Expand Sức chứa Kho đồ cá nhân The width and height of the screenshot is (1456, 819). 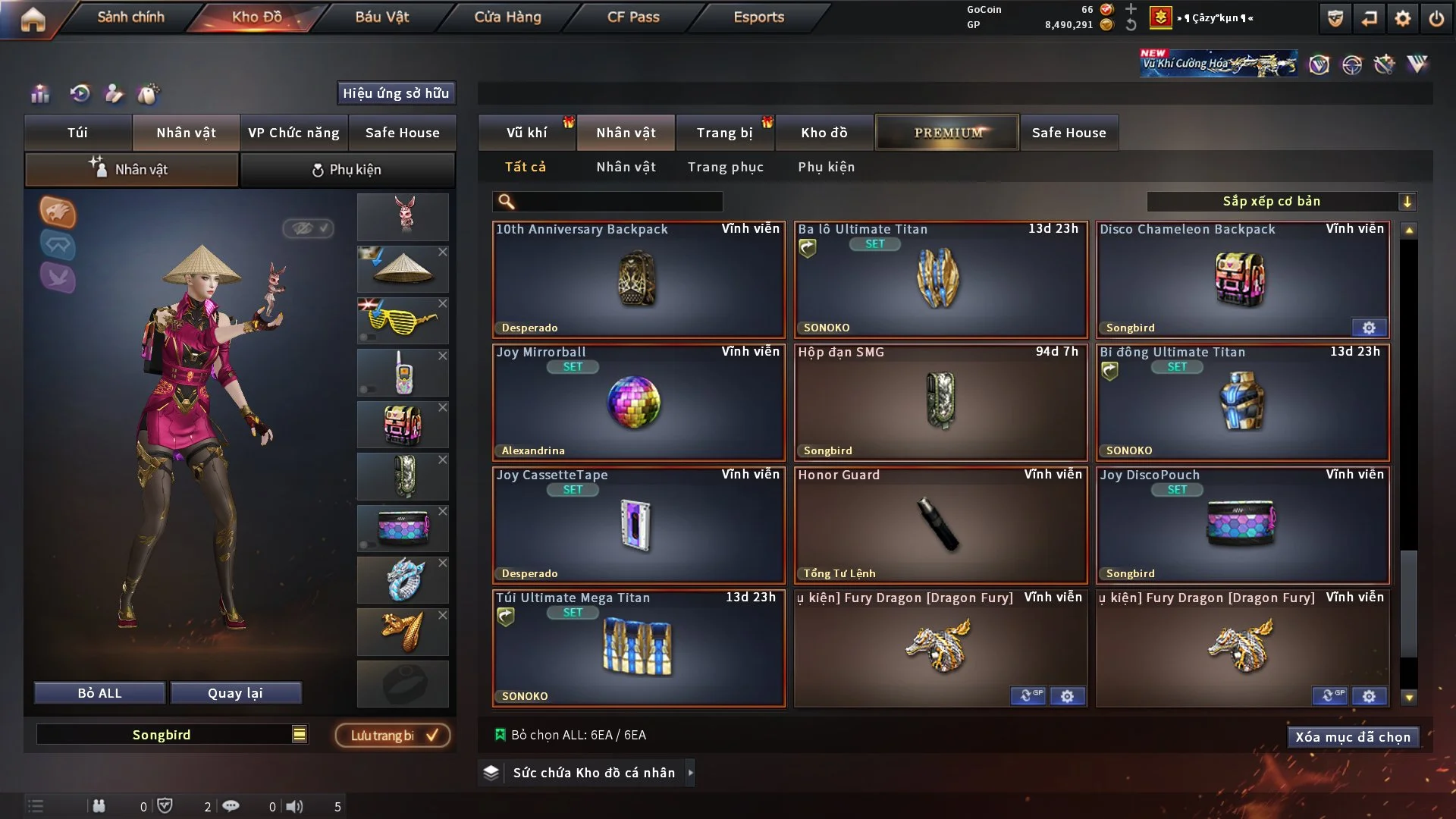tap(593, 773)
